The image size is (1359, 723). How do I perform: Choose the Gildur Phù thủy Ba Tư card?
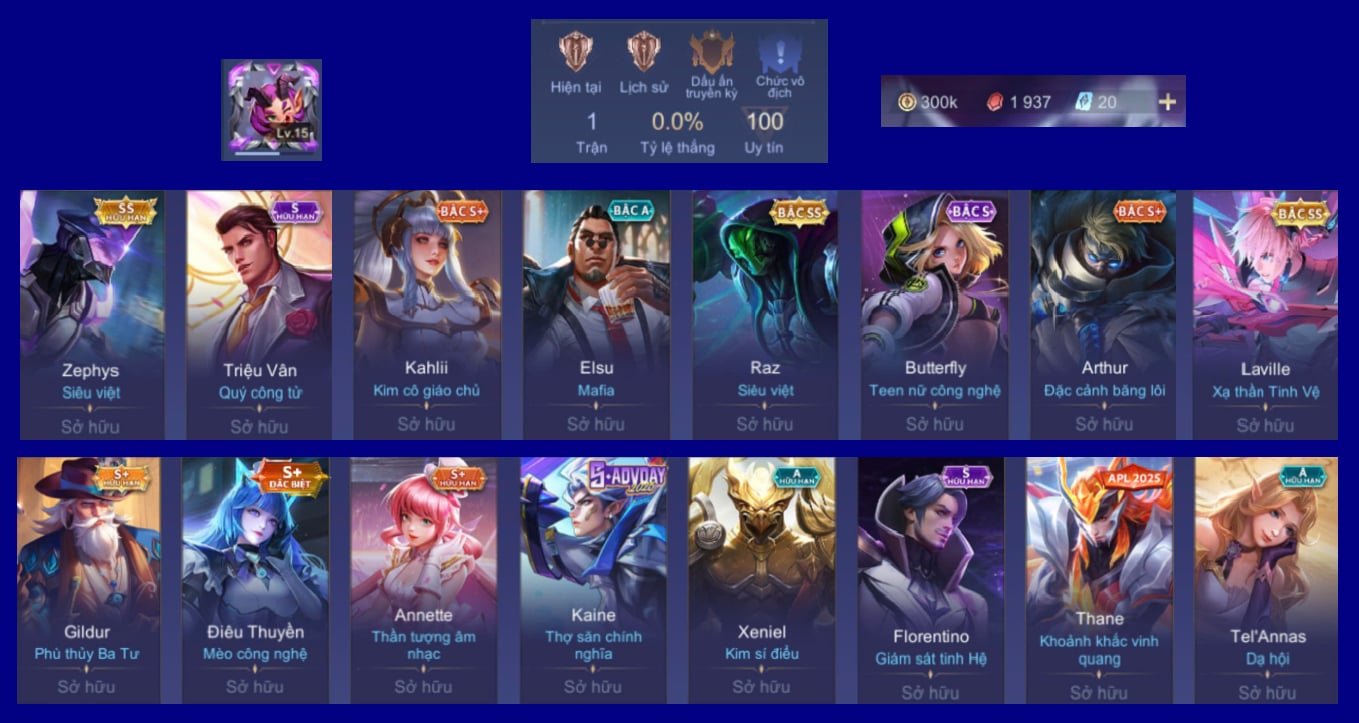(87, 580)
